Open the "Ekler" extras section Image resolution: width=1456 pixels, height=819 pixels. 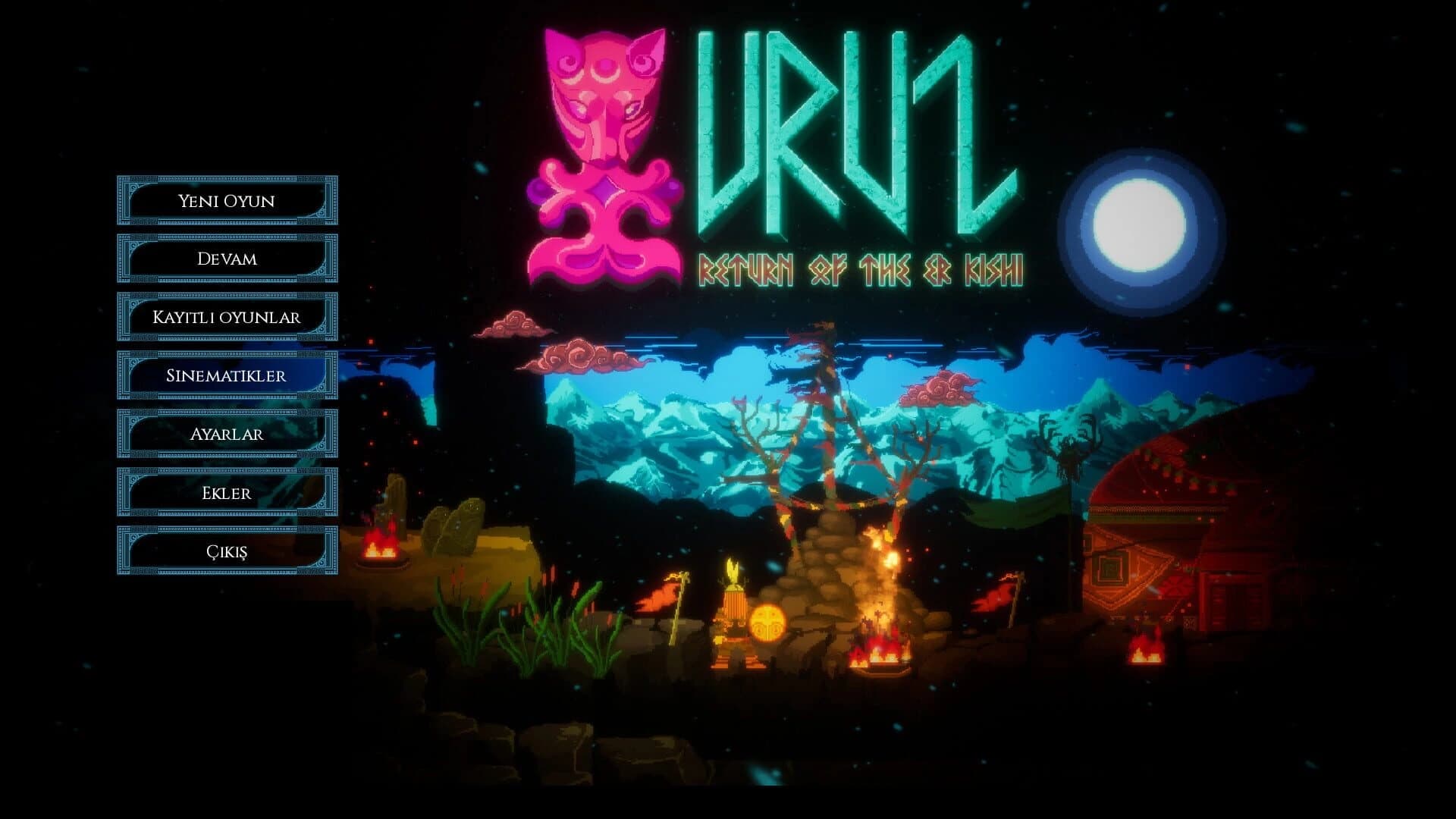[225, 494]
